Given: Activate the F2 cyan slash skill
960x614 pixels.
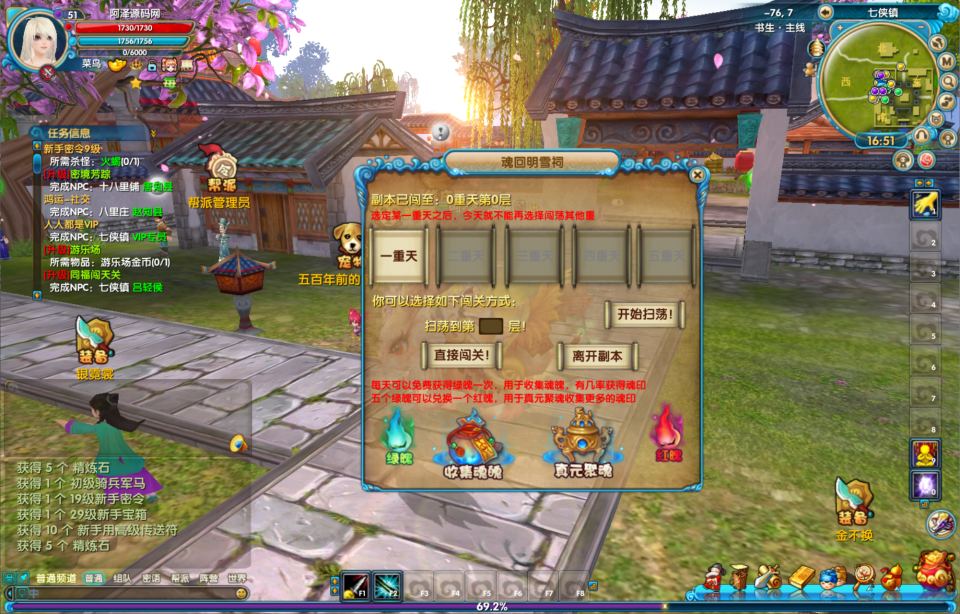Looking at the screenshot, I should pyautogui.click(x=387, y=584).
